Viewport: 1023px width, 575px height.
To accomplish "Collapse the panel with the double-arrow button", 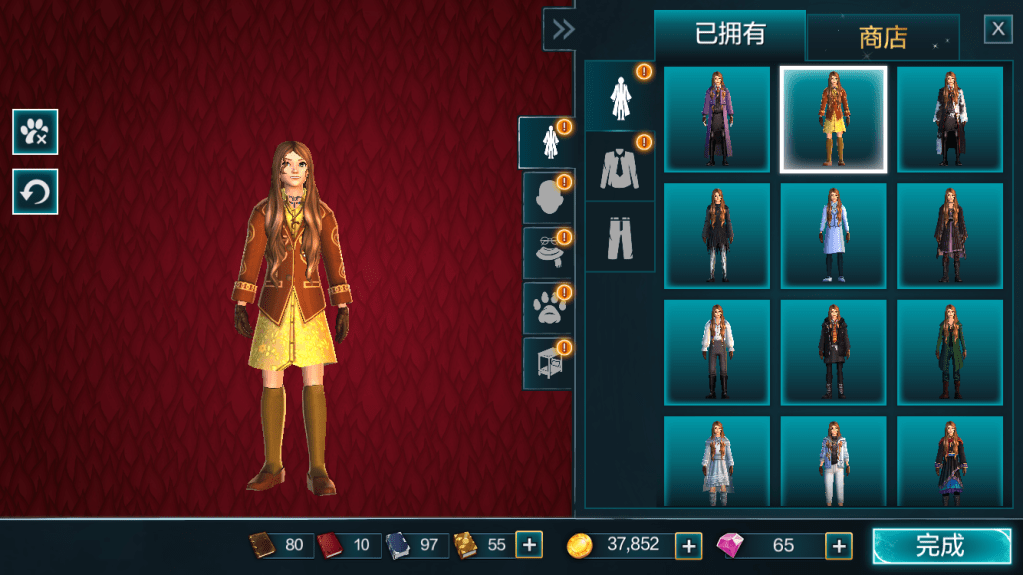I will point(563,29).
